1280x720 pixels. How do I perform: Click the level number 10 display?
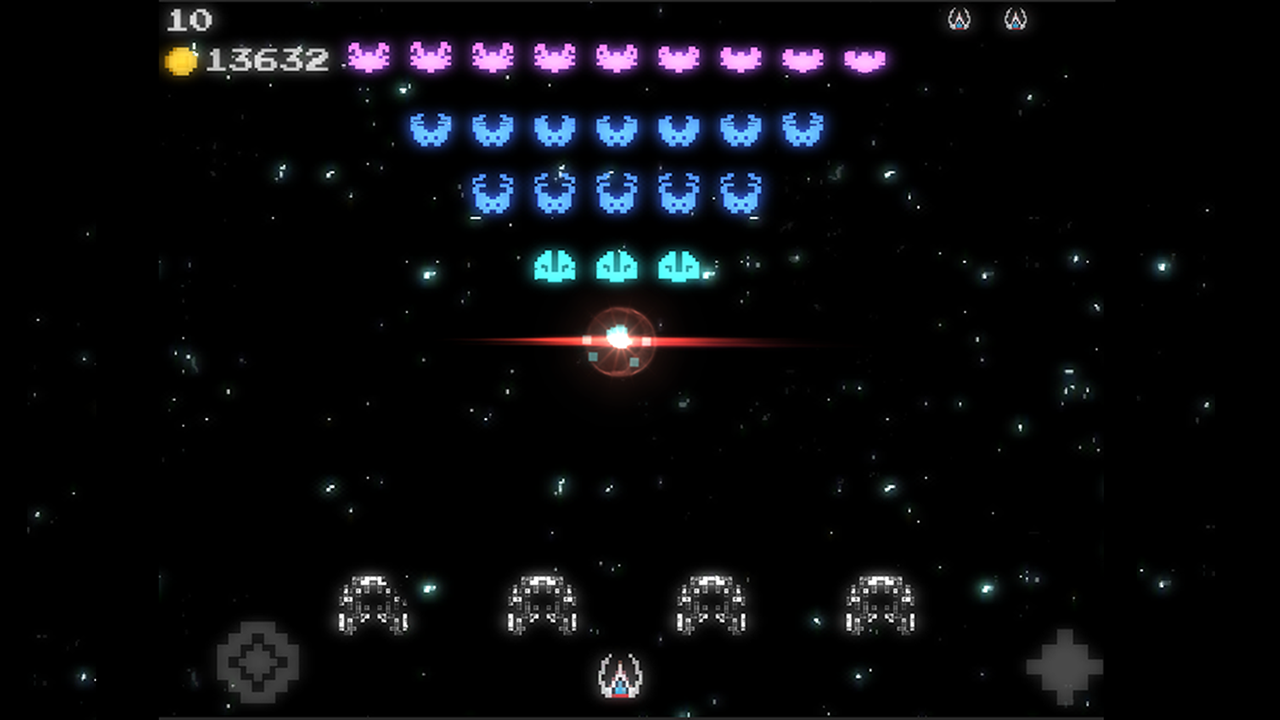tap(192, 20)
